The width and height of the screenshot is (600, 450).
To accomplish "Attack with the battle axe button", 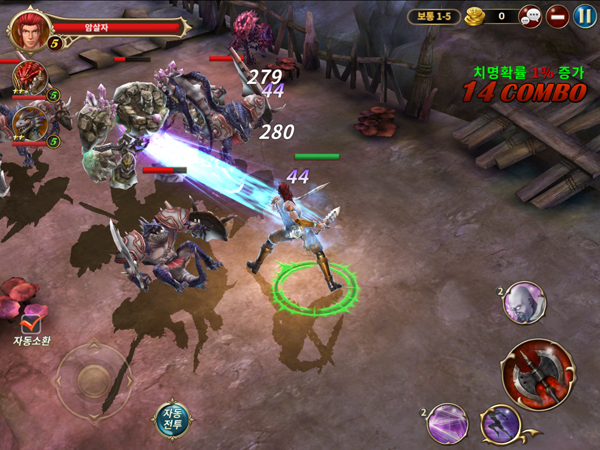I will (538, 374).
